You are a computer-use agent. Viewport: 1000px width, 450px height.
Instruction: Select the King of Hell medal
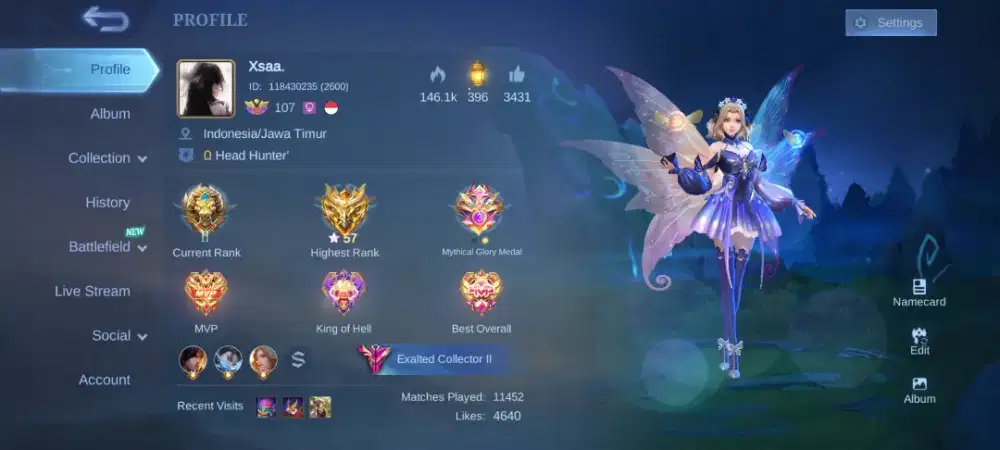(x=344, y=294)
